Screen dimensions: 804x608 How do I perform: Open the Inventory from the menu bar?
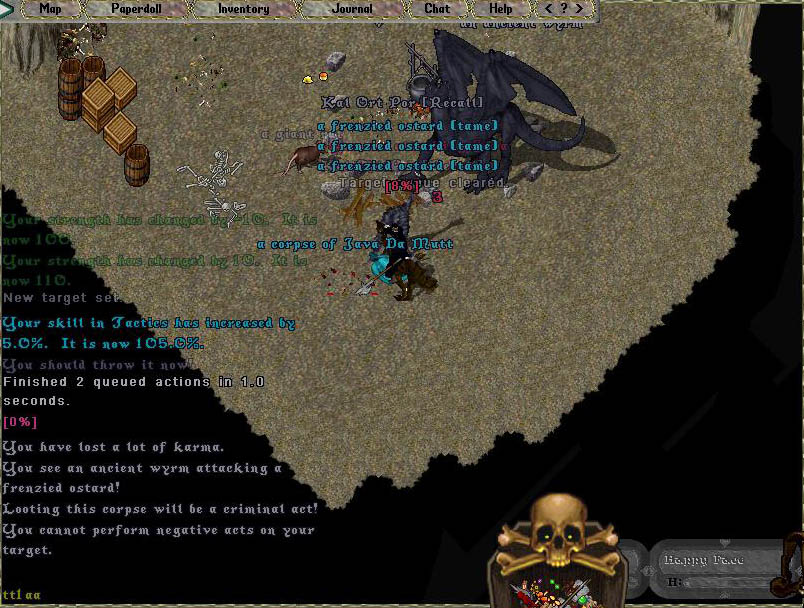244,9
